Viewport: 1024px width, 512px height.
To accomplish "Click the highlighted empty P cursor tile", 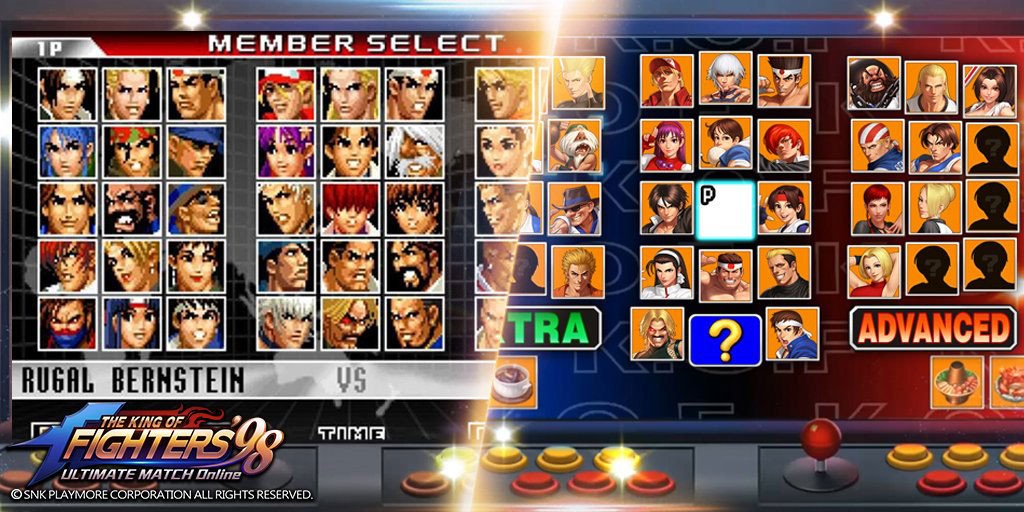I will coord(725,209).
